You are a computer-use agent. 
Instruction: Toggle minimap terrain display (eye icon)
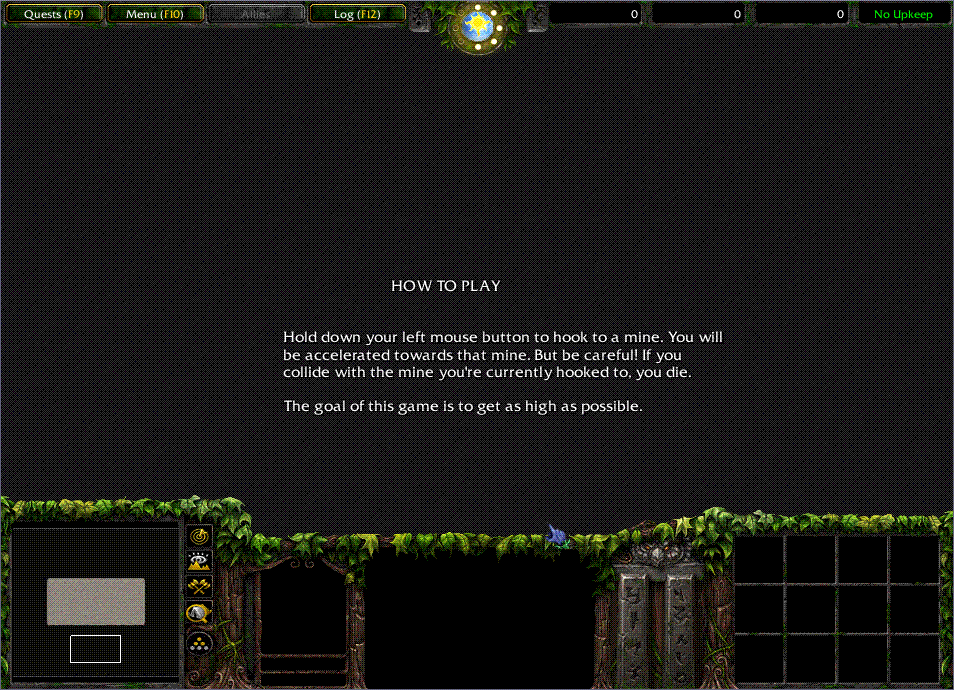pyautogui.click(x=199, y=562)
